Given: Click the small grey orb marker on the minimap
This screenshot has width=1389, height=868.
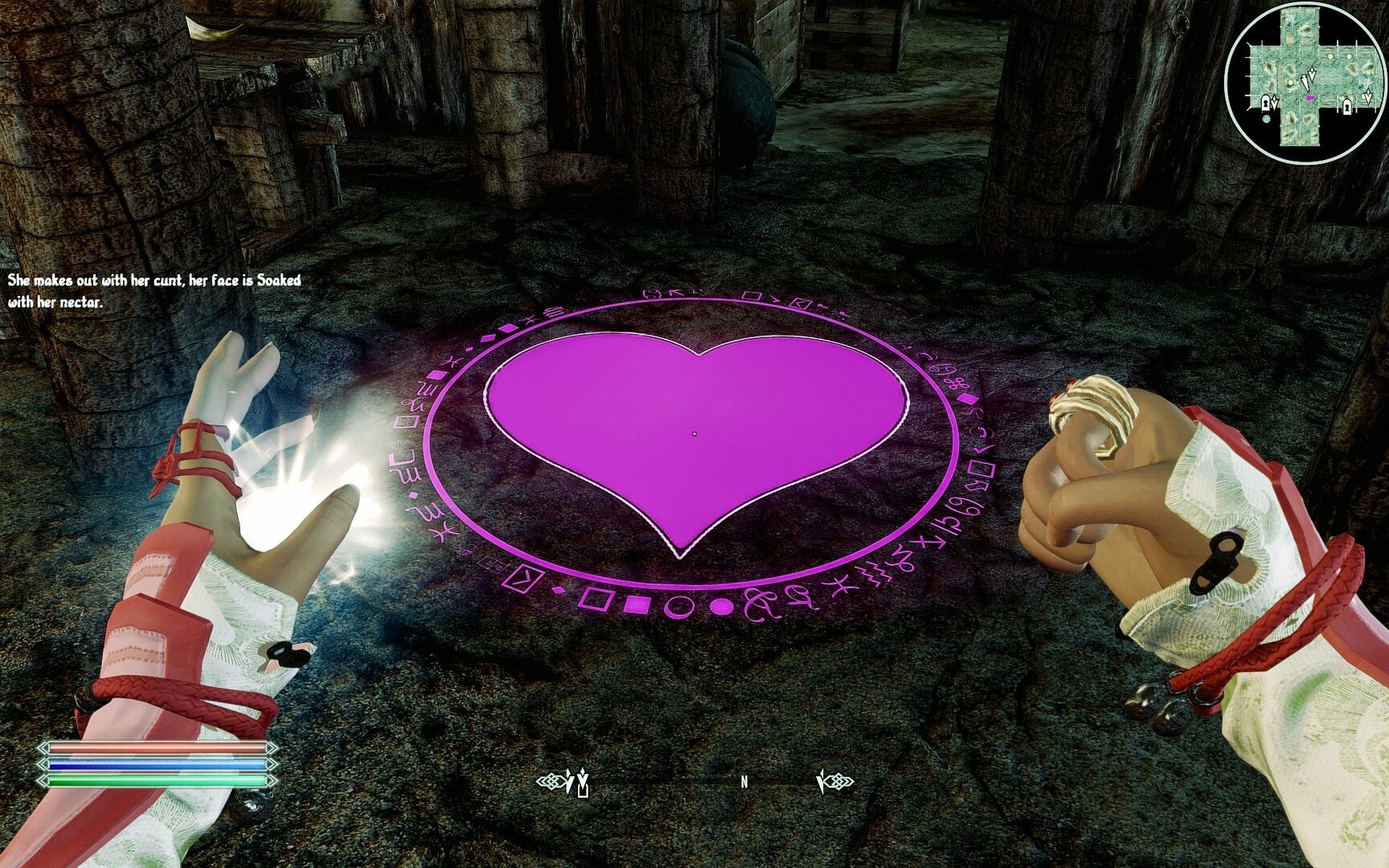Looking at the screenshot, I should click(1266, 118).
